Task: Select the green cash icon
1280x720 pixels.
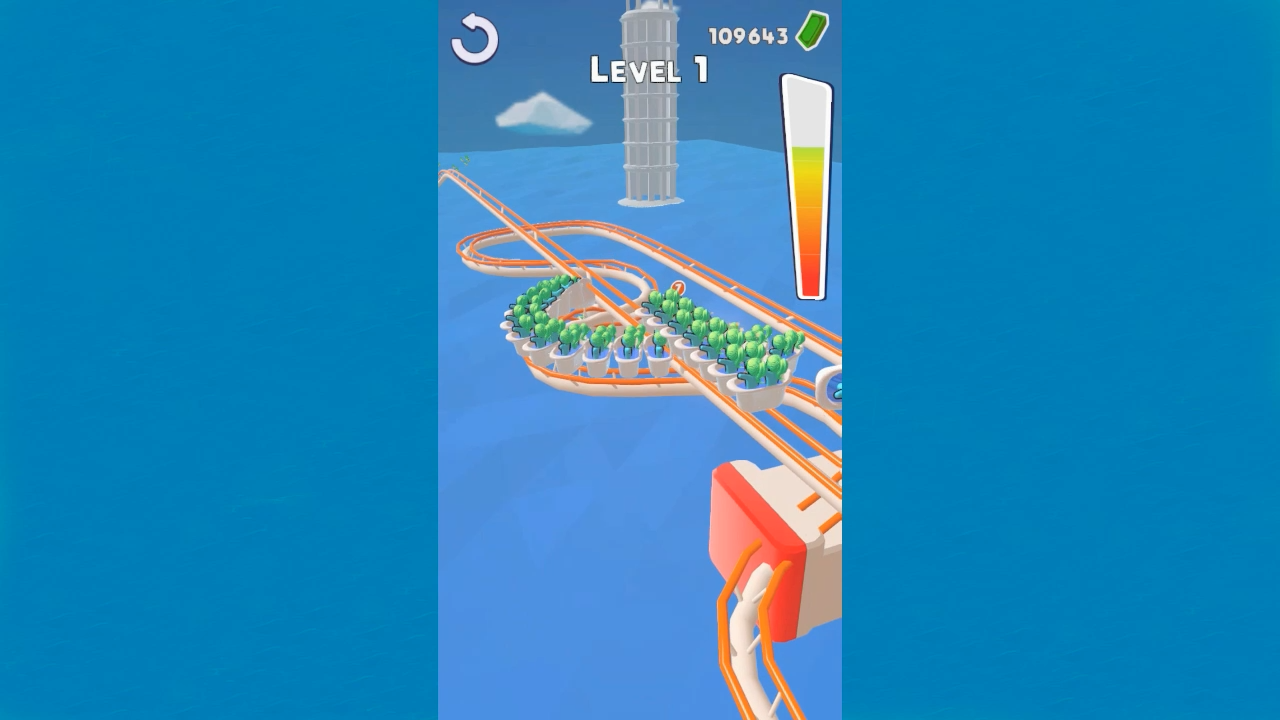Action: click(x=810, y=30)
